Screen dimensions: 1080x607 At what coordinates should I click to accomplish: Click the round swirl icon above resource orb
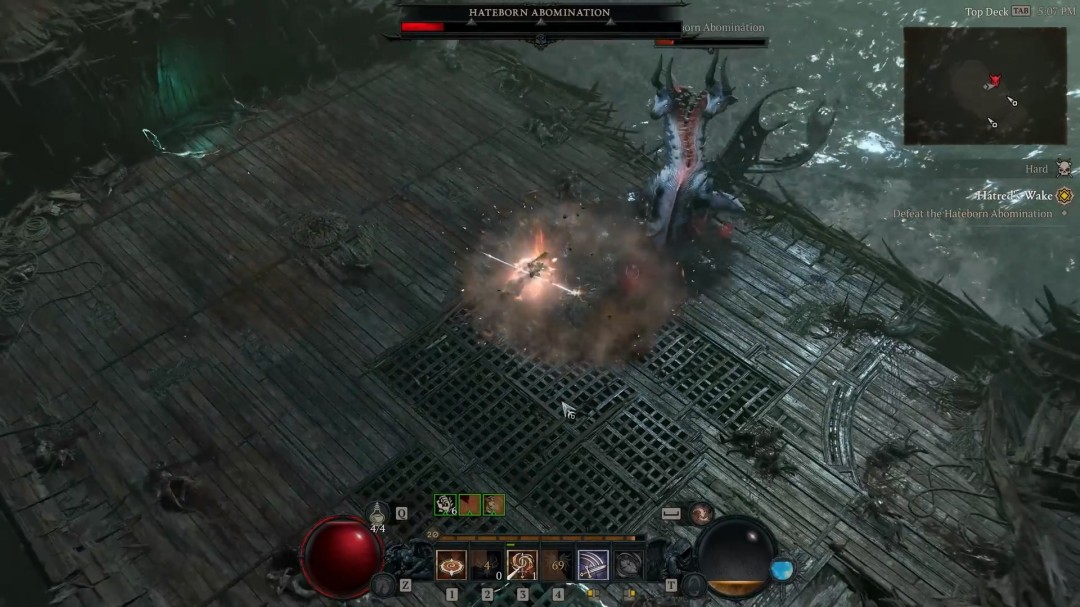702,513
